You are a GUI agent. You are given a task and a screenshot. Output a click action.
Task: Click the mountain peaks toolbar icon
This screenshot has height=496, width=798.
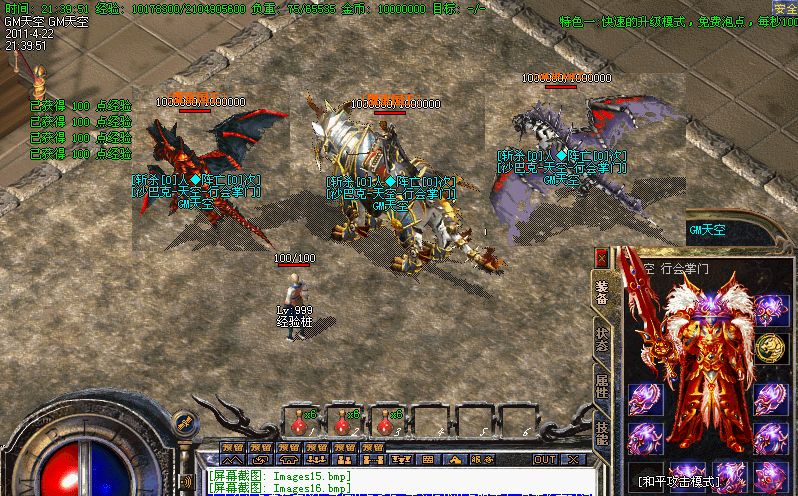click(x=233, y=459)
